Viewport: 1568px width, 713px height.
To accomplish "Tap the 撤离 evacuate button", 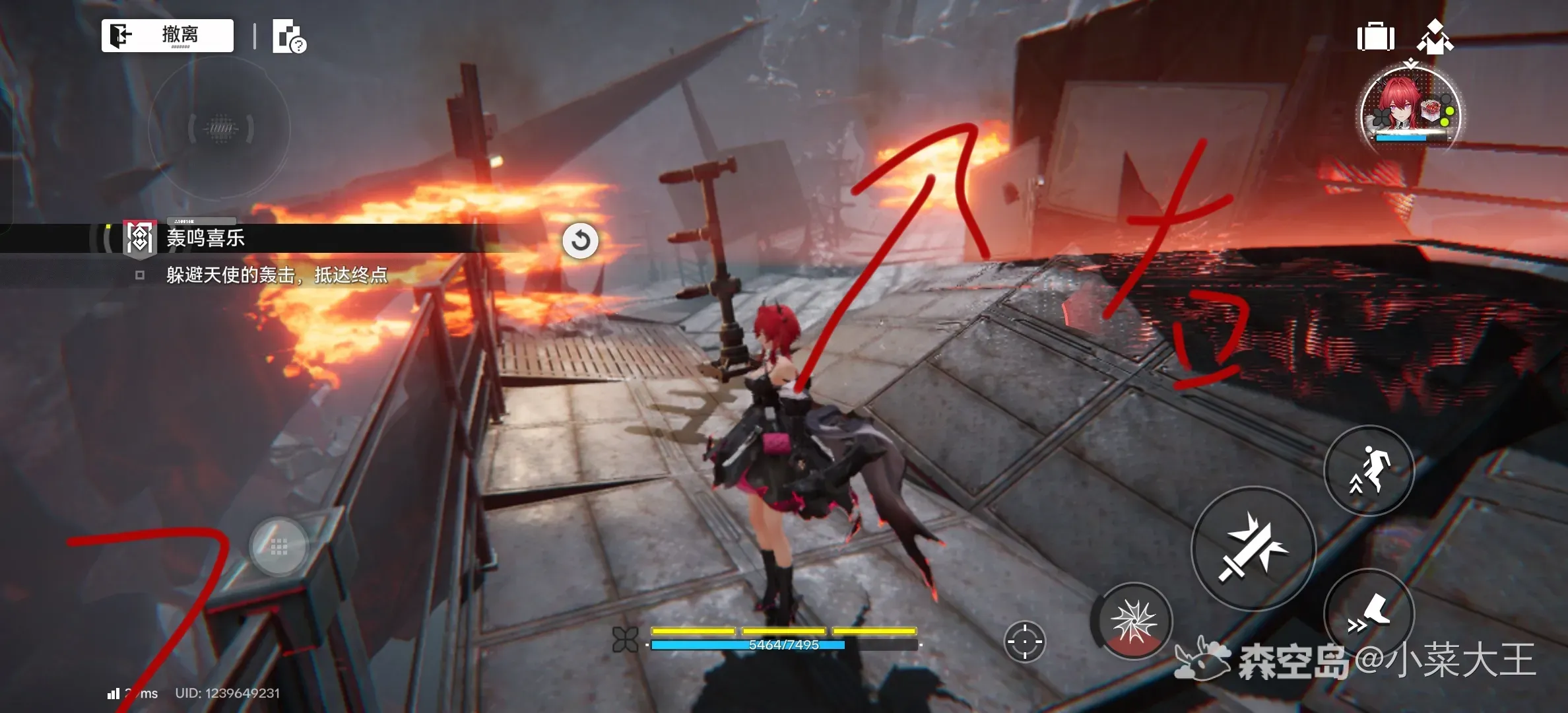I will point(168,36).
